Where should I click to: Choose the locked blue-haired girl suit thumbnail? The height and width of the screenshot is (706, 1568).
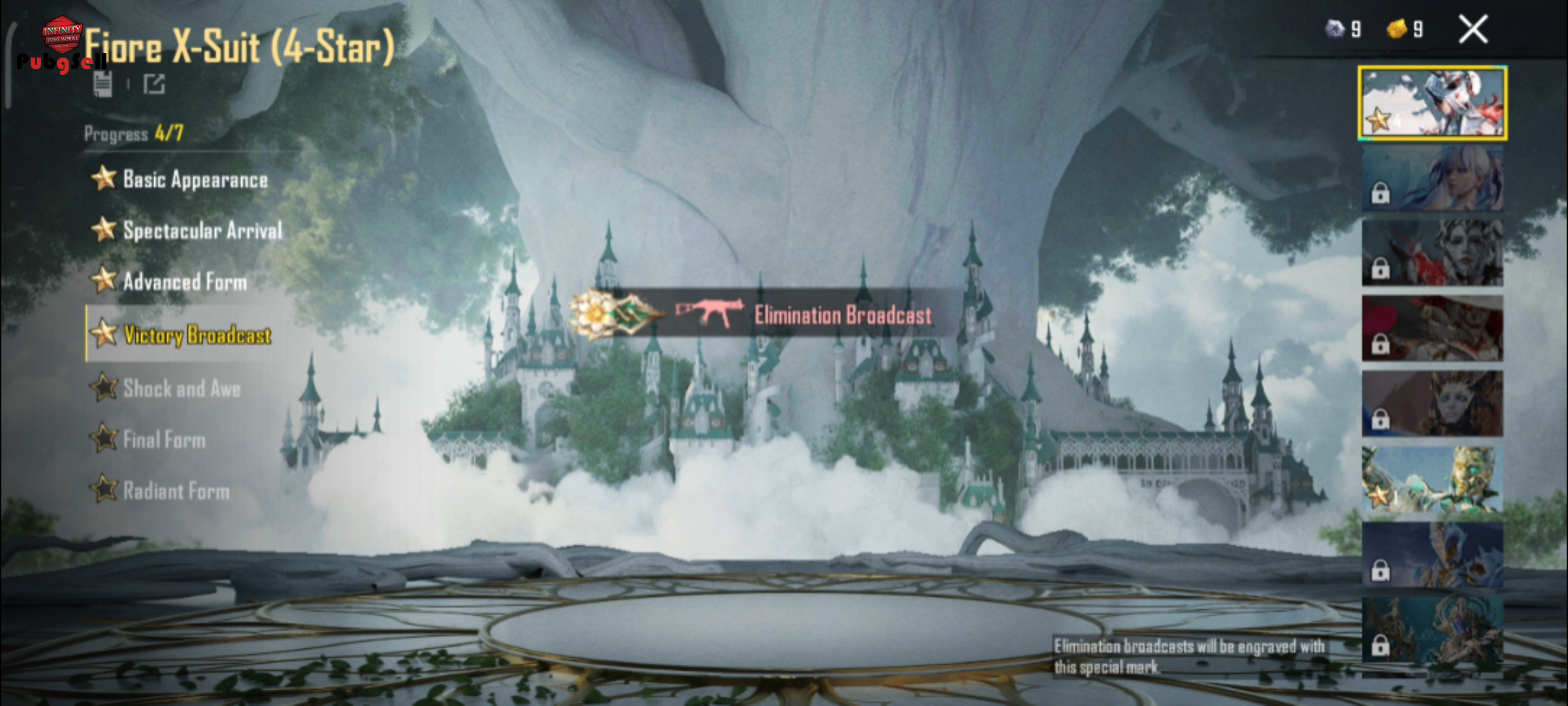click(1432, 178)
